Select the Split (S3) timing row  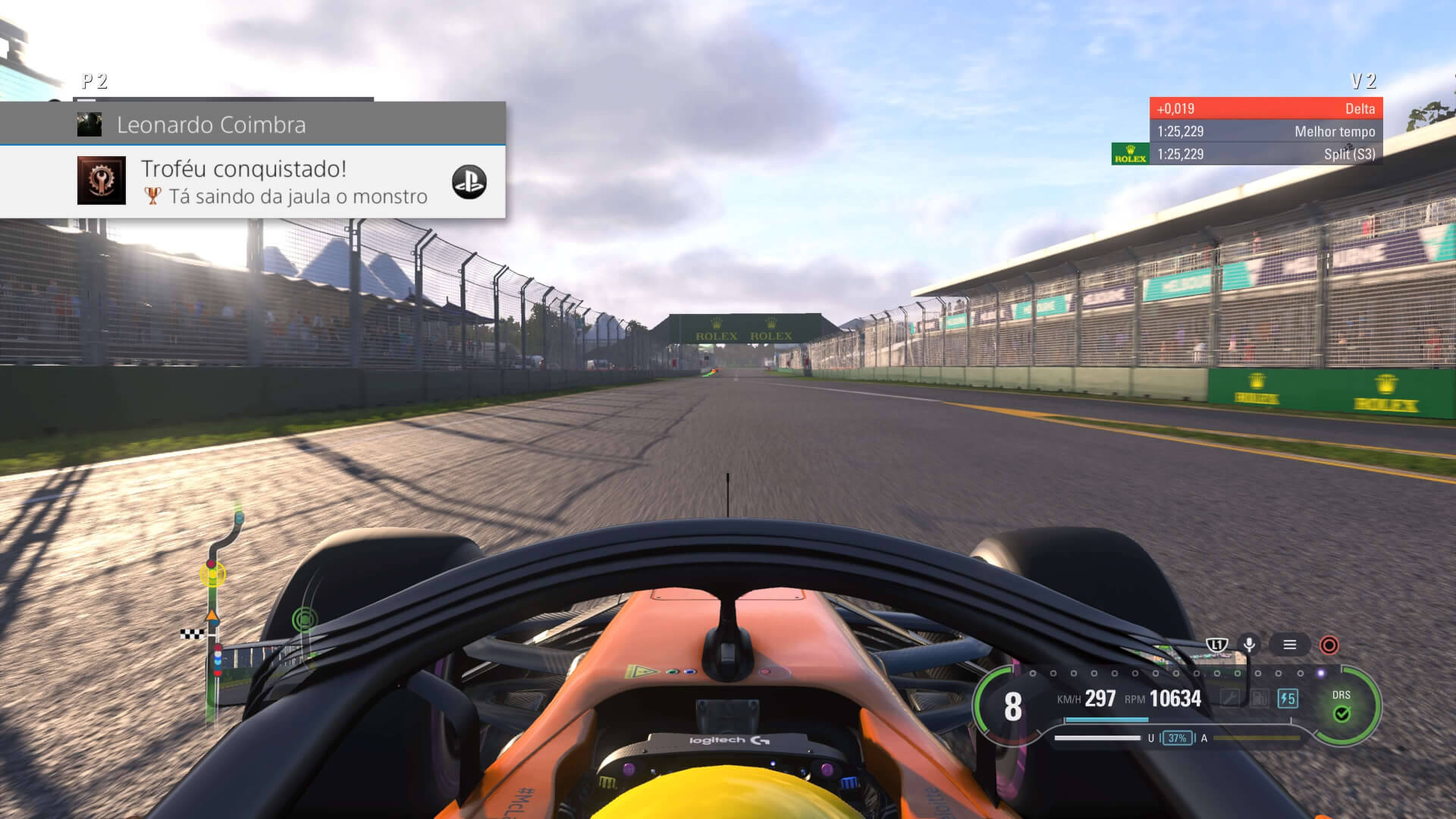point(1266,154)
